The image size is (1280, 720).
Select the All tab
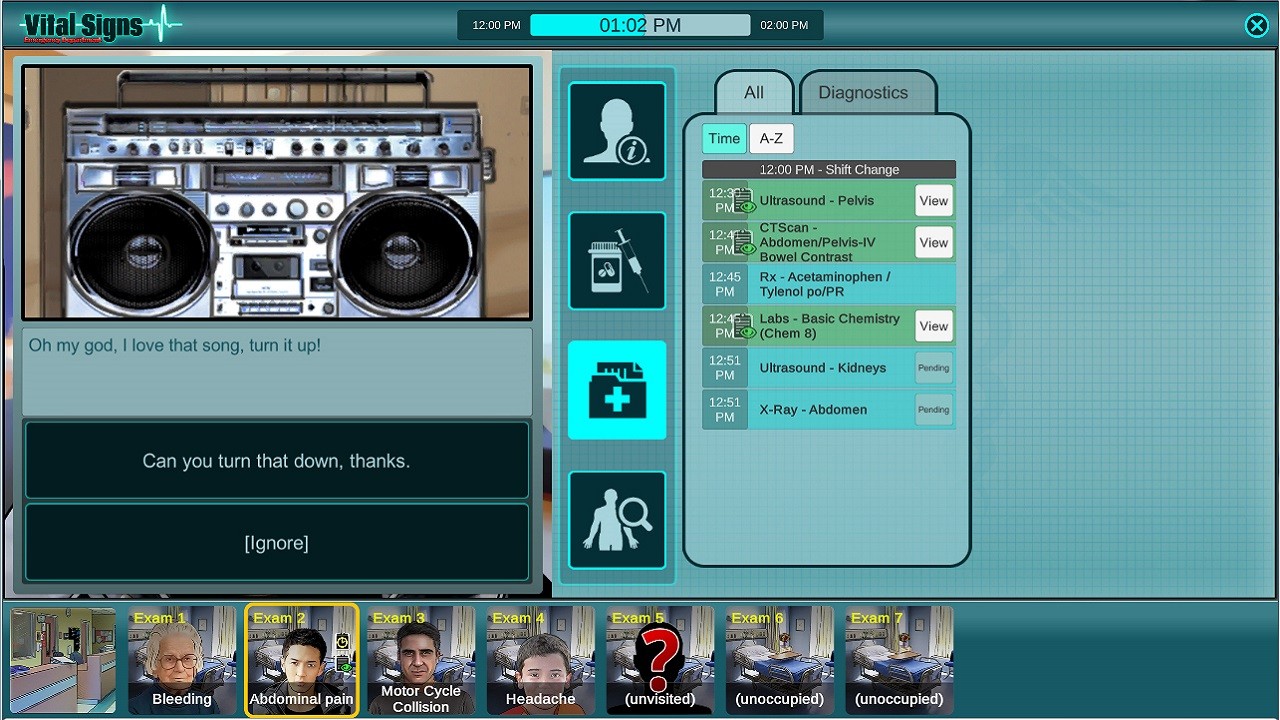(x=753, y=92)
